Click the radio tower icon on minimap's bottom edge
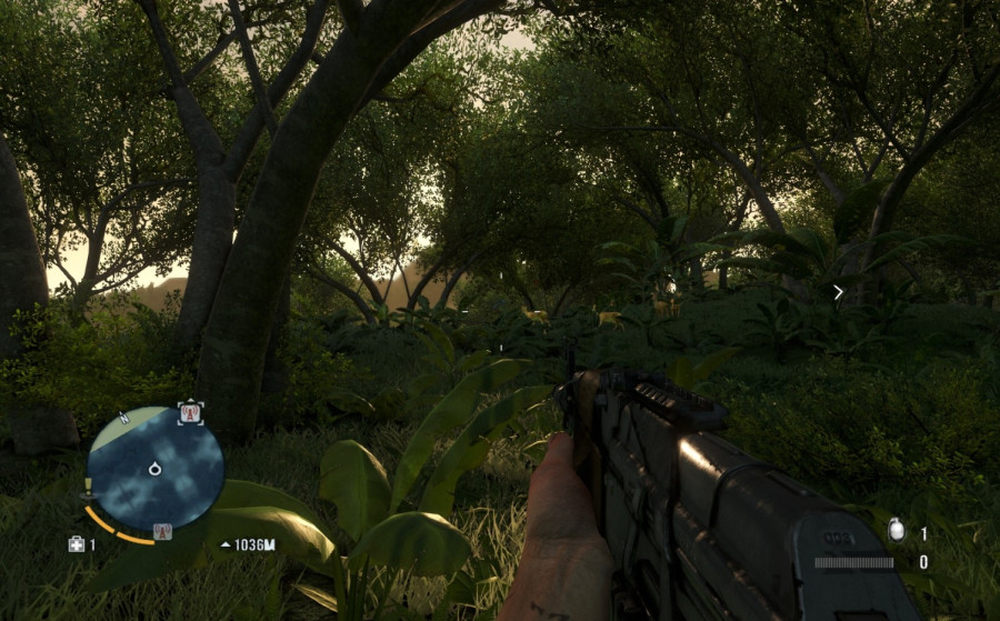The height and width of the screenshot is (621, 1000). (x=160, y=531)
